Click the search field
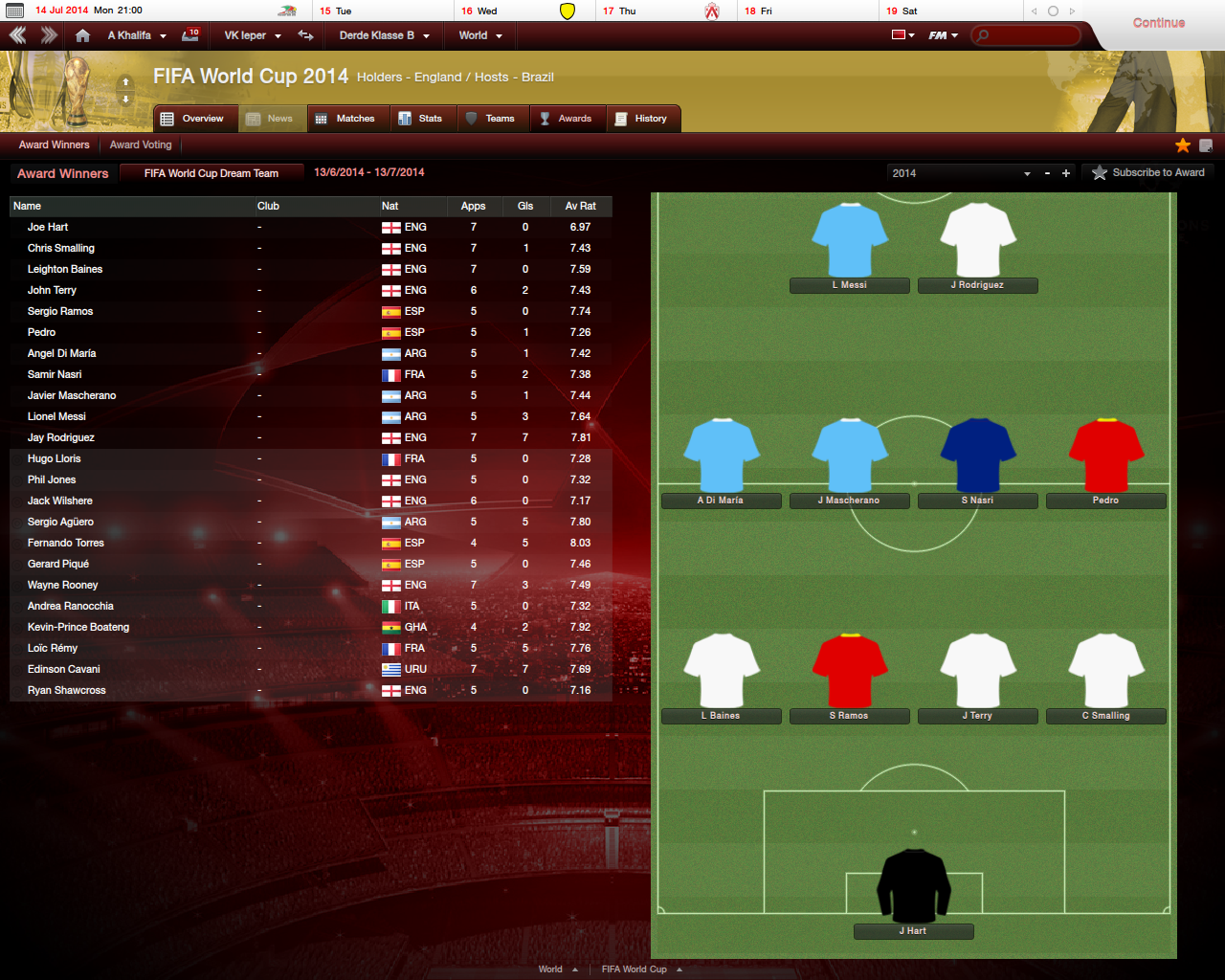This screenshot has width=1225, height=980. [1030, 35]
